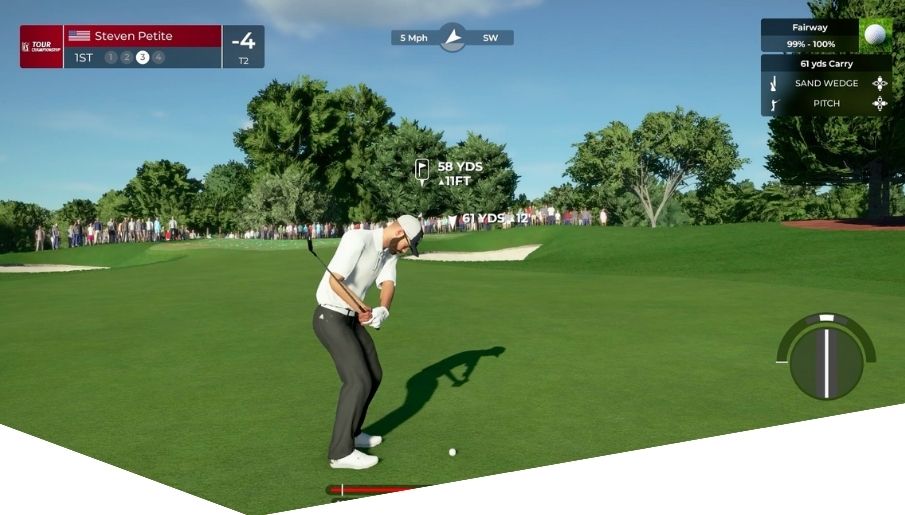The image size is (905, 515).
Task: Select the Sand Wedge club row
Action: click(826, 84)
